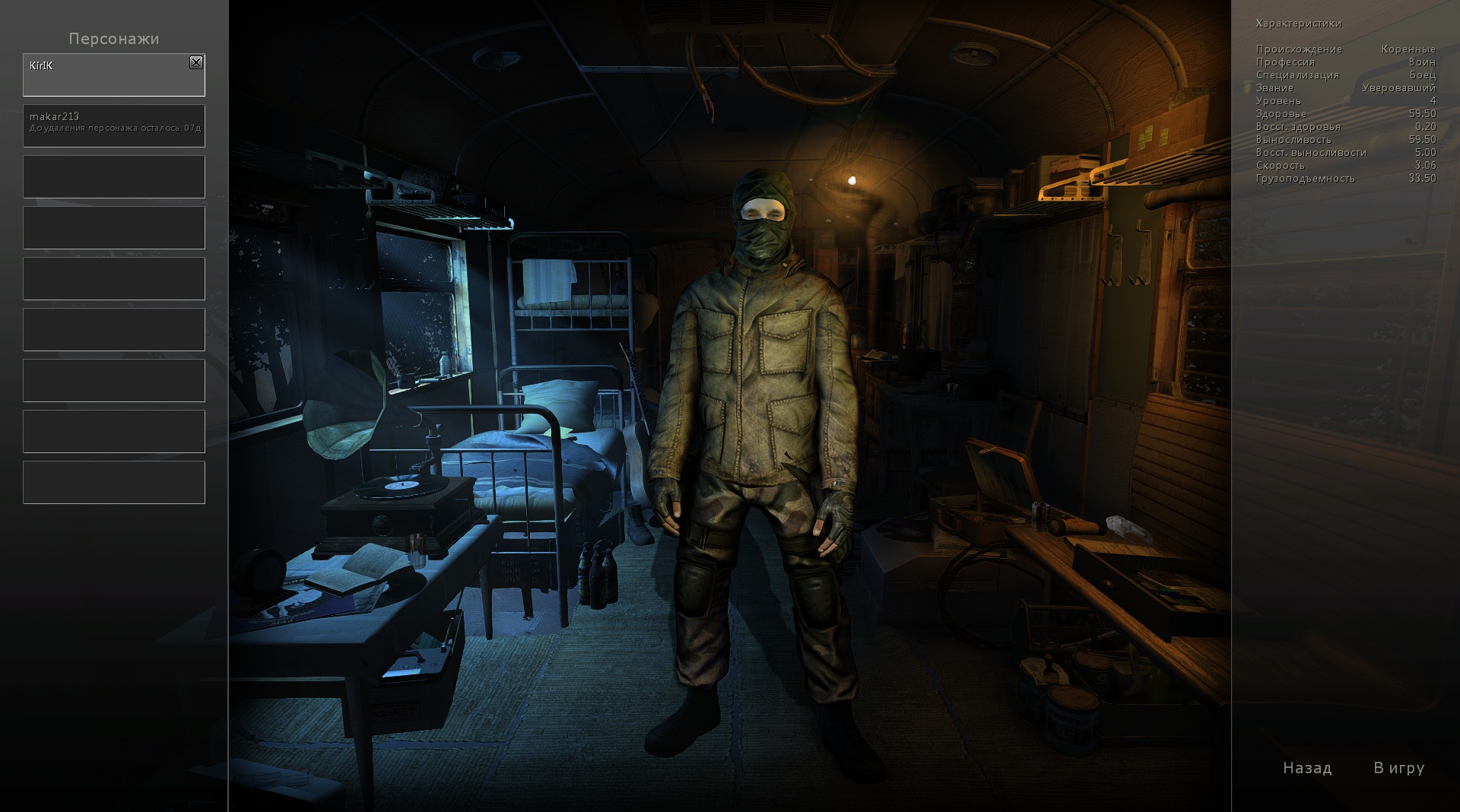Enter the game with В игру
Screen dimensions: 1460x812
coord(1398,768)
